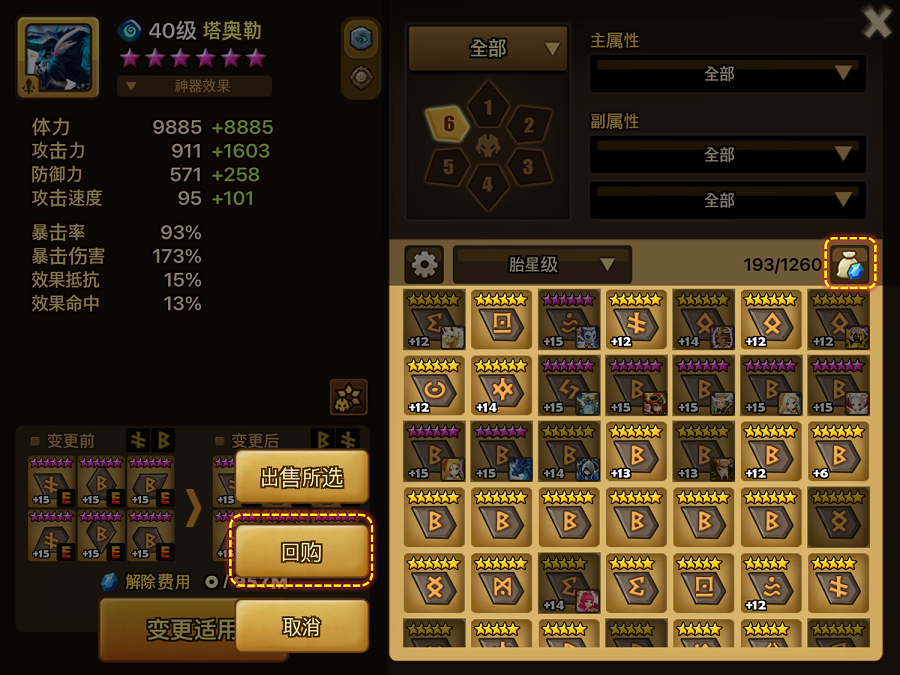Open the 神器效果 dropdown

[194, 86]
